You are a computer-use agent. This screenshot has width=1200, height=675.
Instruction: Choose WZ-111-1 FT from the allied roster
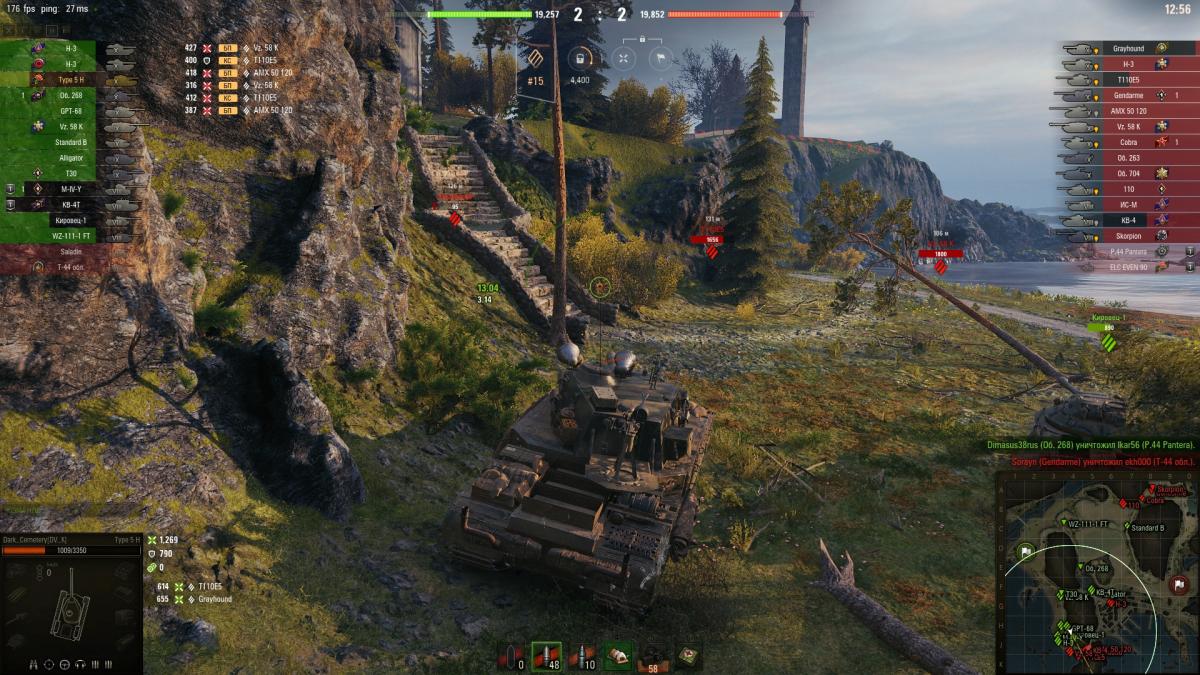(x=71, y=236)
